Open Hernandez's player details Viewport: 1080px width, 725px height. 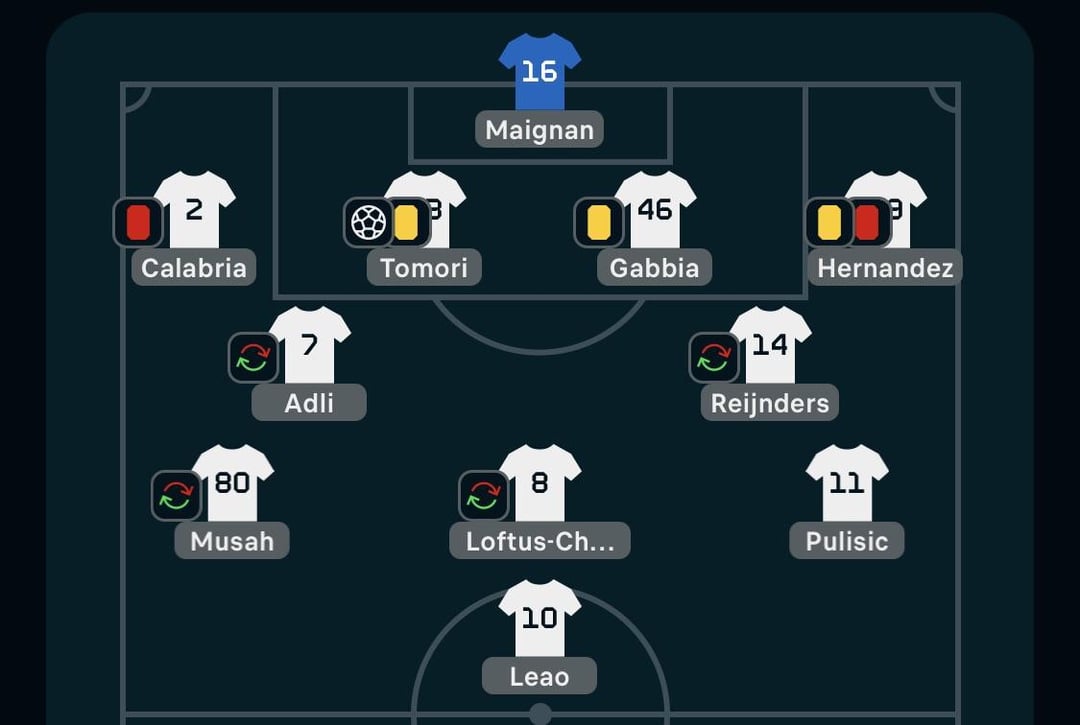885,268
